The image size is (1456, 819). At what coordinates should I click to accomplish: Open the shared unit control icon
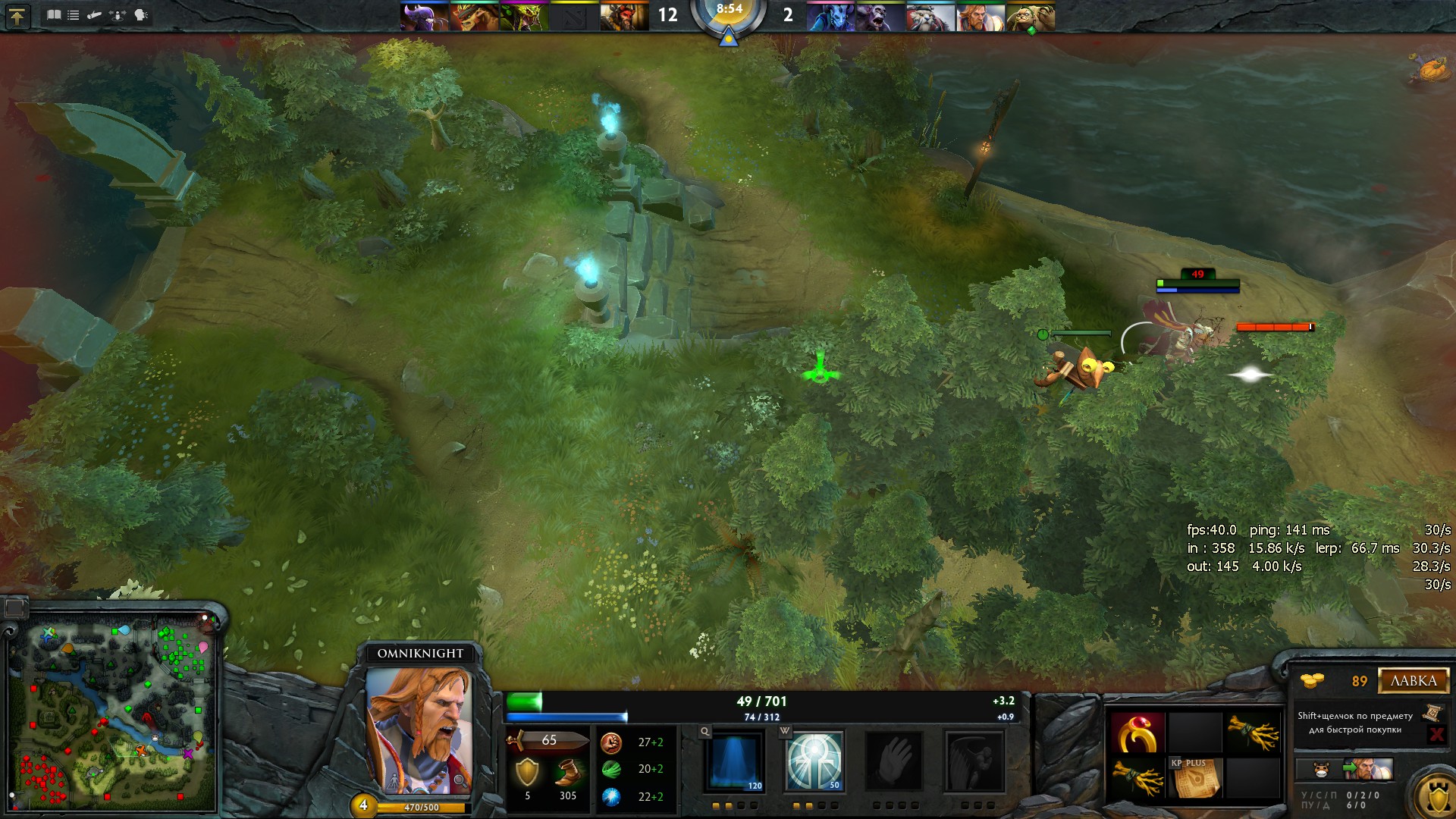pyautogui.click(x=118, y=15)
